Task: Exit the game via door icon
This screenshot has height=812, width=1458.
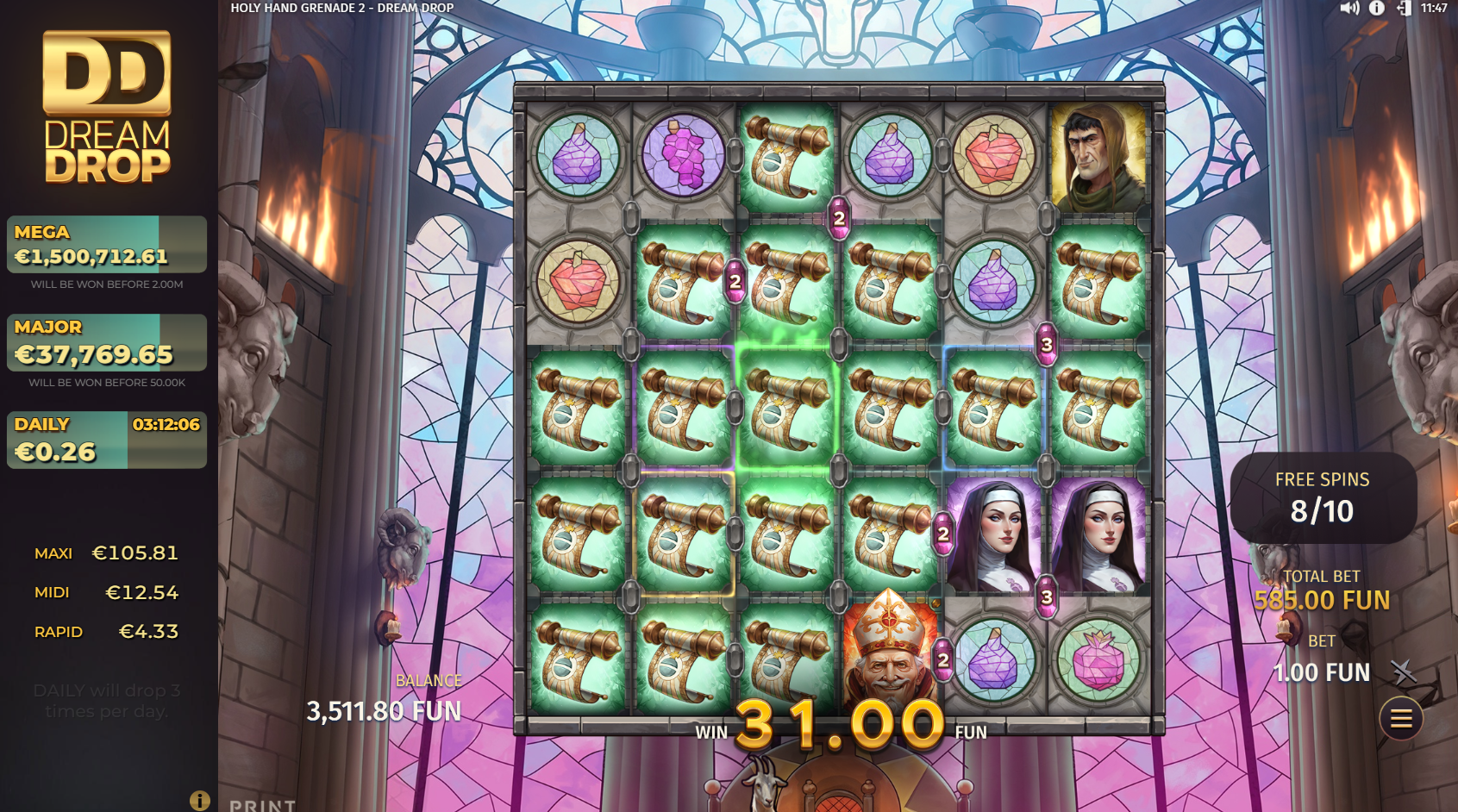Action: click(1405, 9)
